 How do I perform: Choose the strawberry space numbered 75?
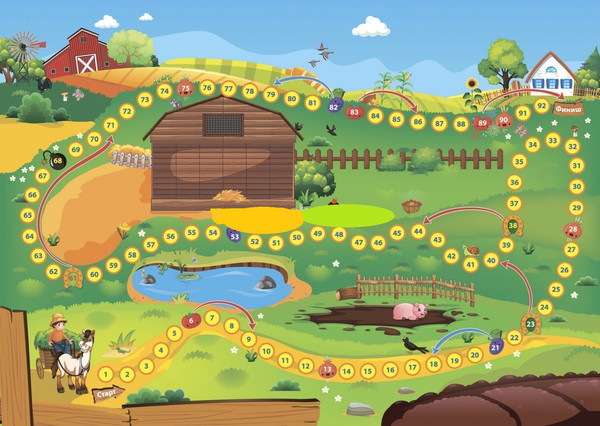tap(185, 88)
